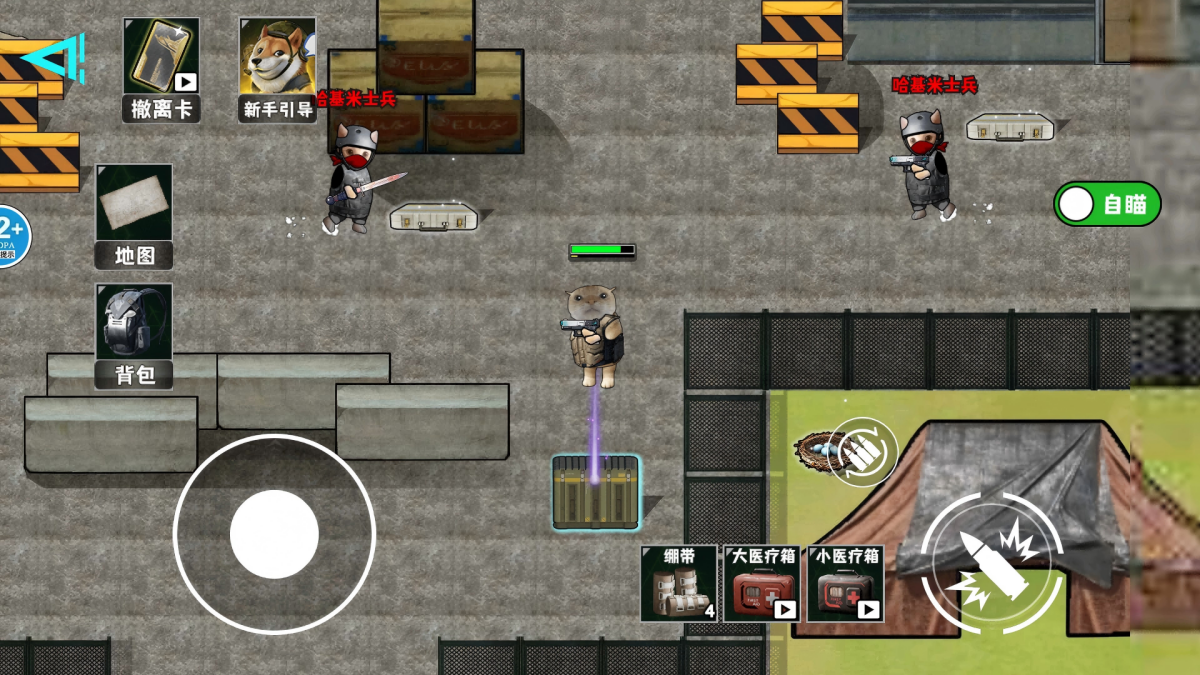This screenshot has width=1200, height=675.
Task: Tap the reload ammo button
Action: pyautogui.click(x=863, y=452)
